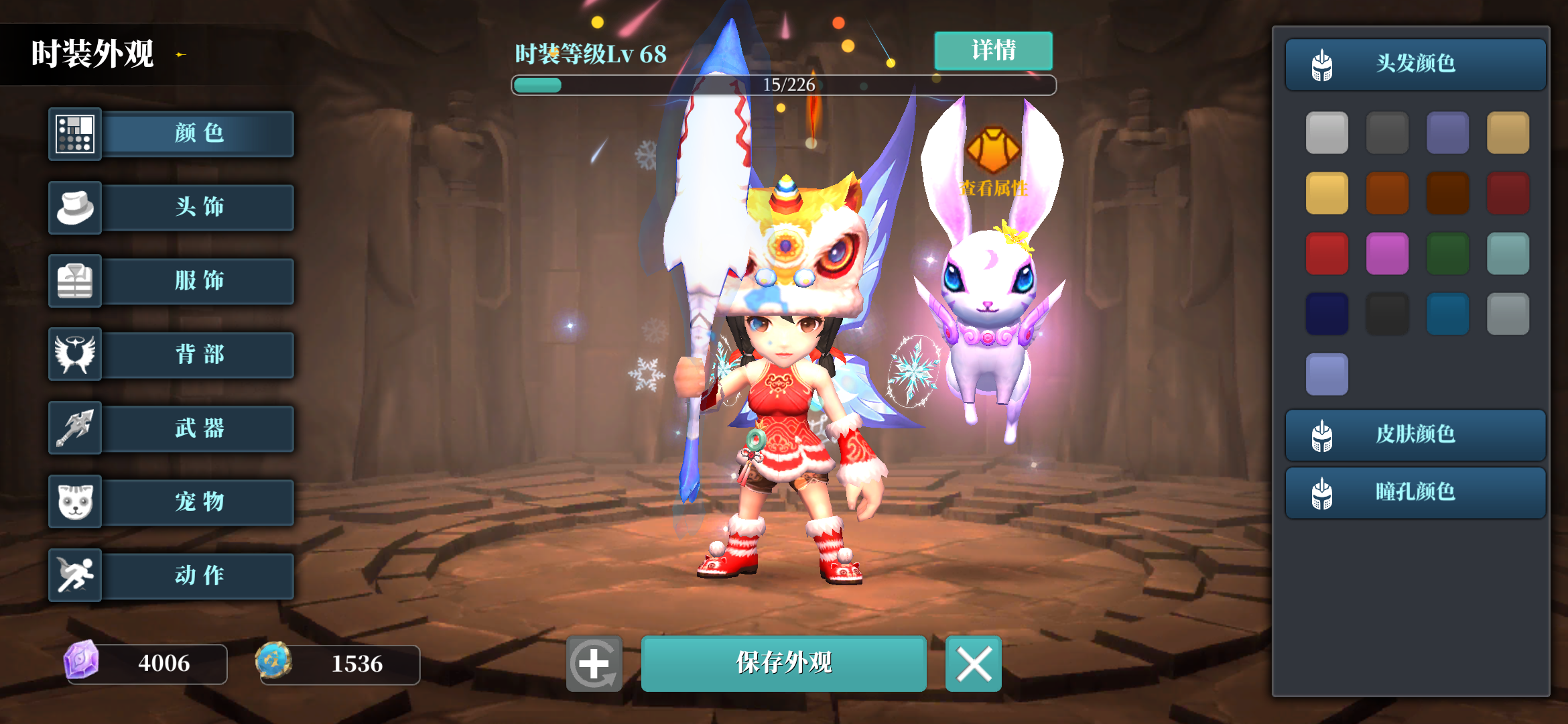Select the 背部 wings icon
1568x724 pixels.
[x=75, y=355]
